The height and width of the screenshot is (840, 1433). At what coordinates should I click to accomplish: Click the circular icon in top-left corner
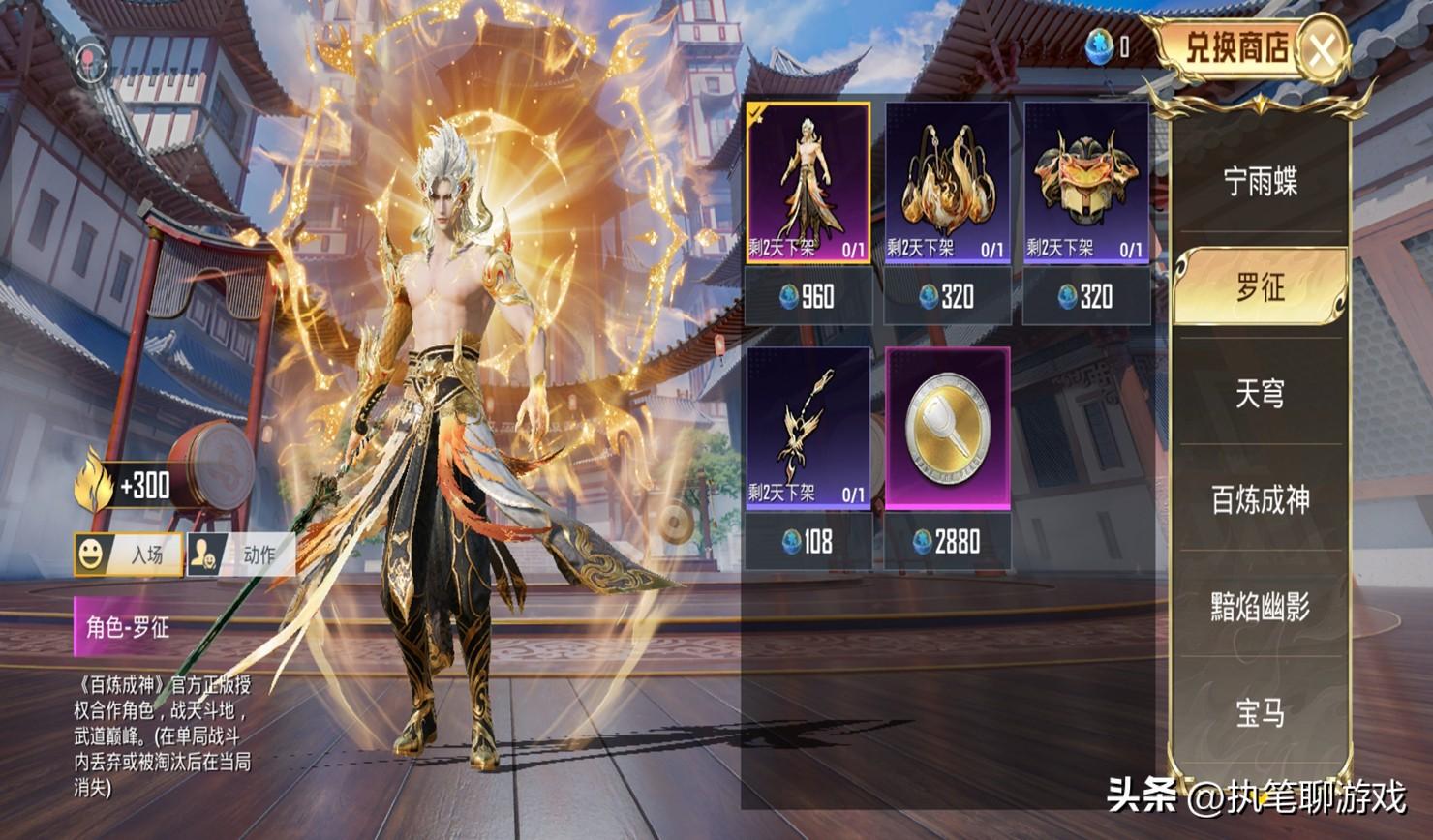(93, 60)
